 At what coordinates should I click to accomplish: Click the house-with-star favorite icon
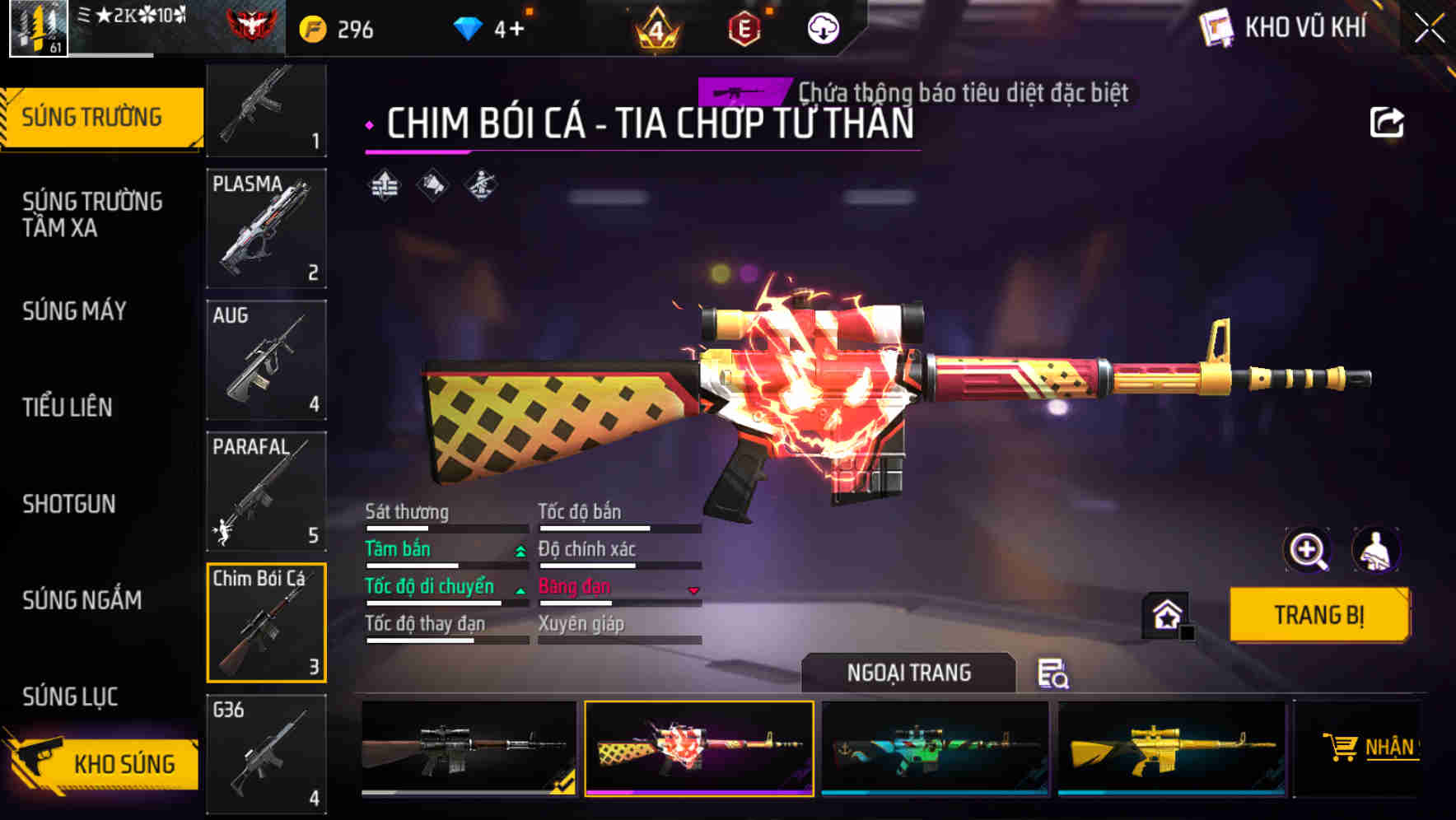[x=1166, y=614]
